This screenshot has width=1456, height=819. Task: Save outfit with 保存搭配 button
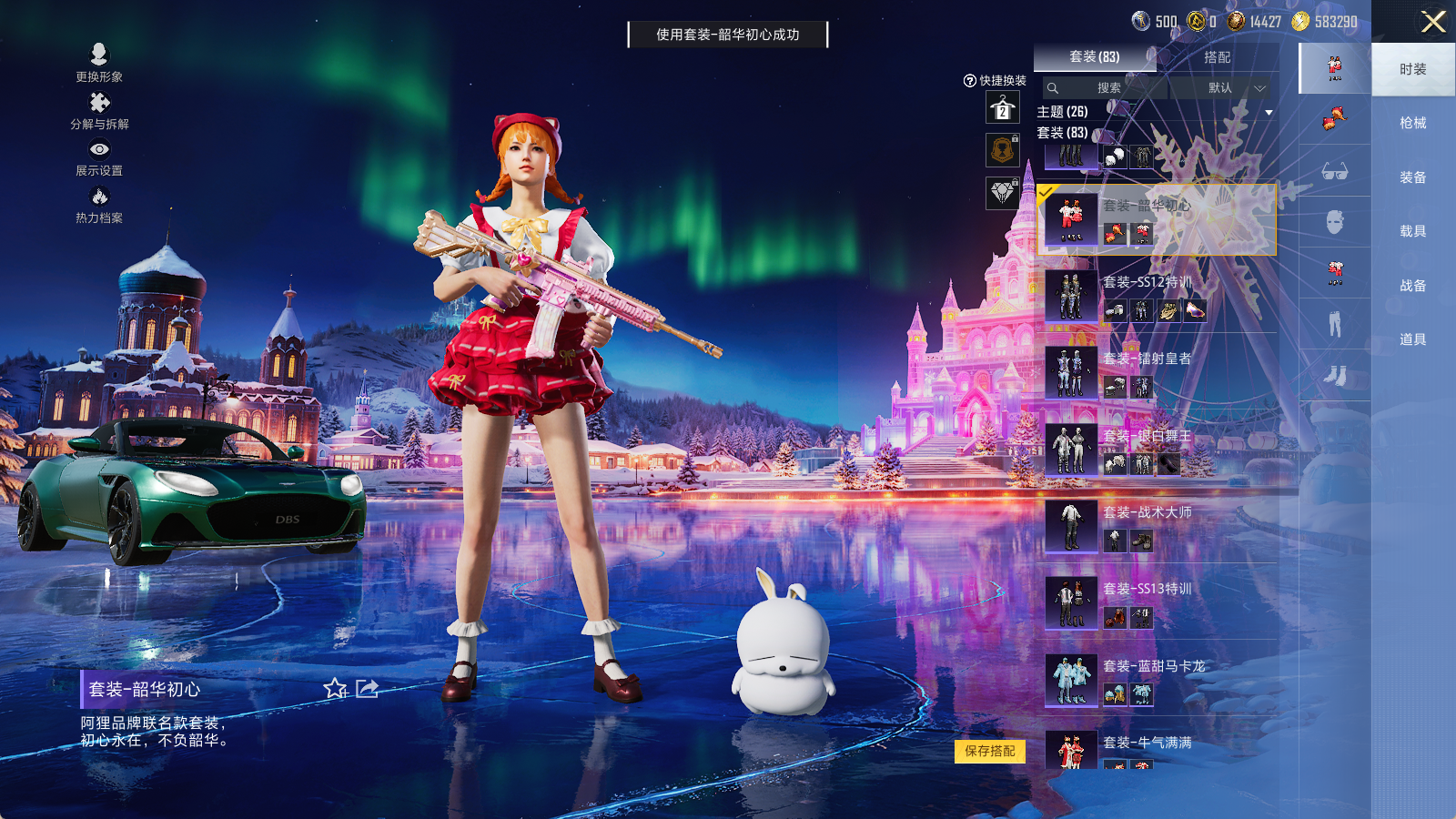[x=990, y=751]
